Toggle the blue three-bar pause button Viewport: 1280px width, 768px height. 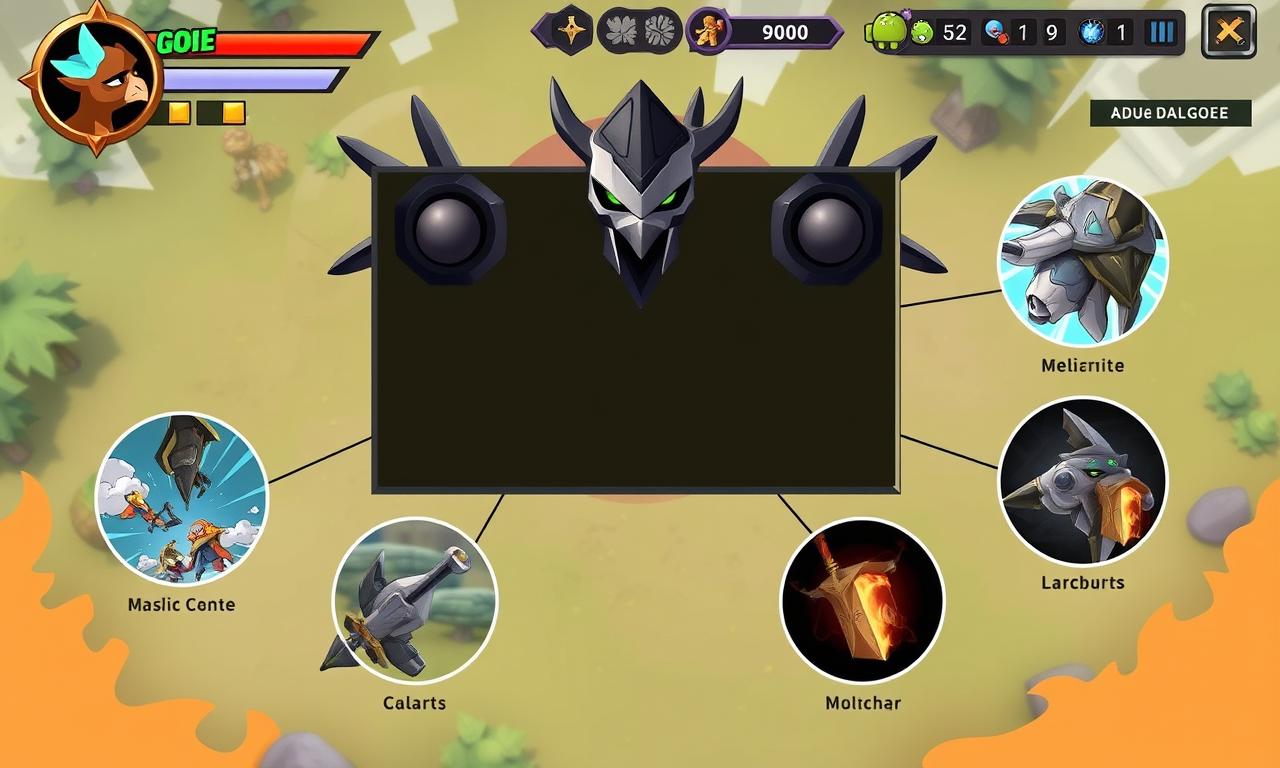tap(1161, 32)
